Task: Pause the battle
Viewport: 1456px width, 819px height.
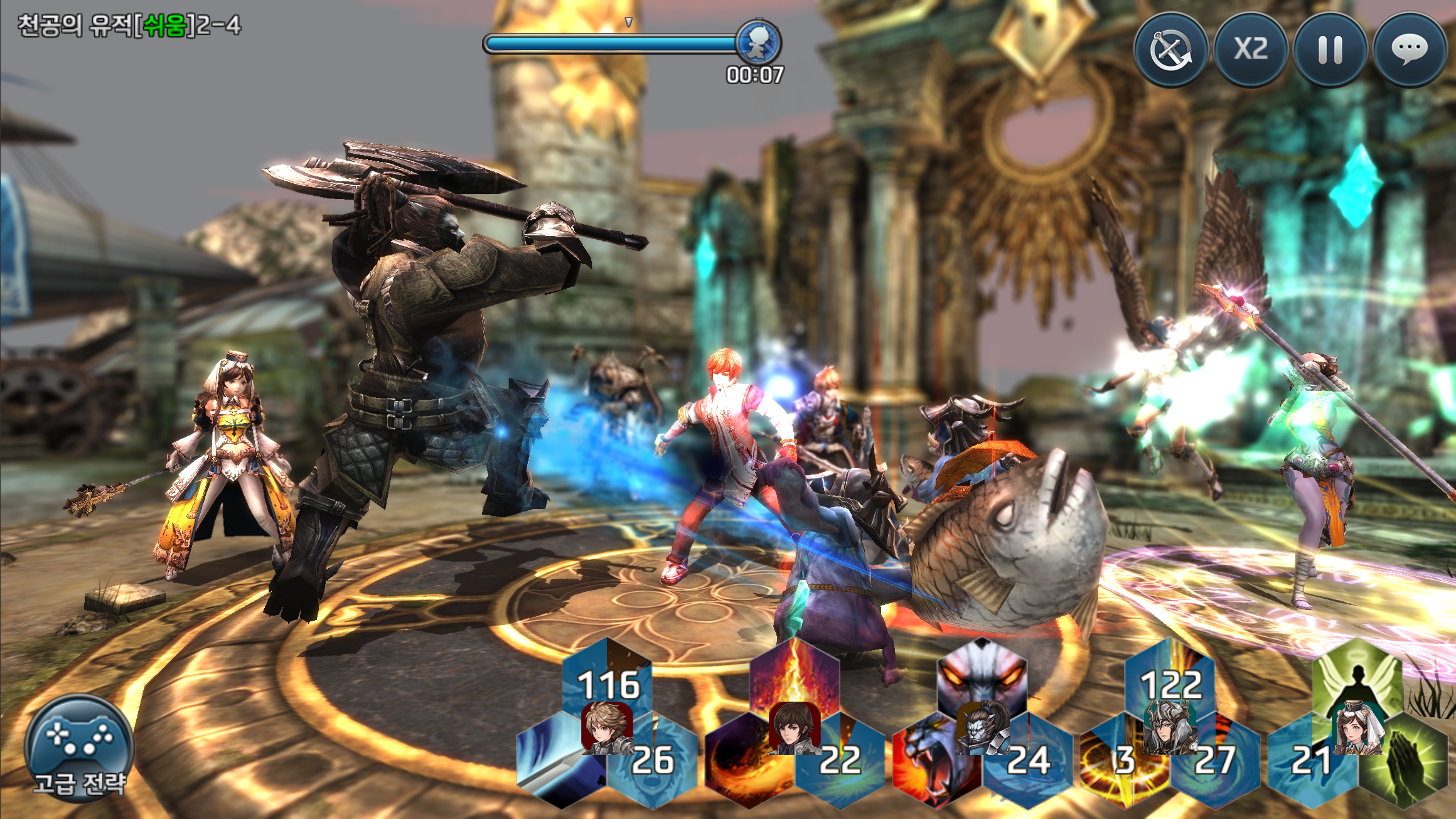Action: [1330, 50]
